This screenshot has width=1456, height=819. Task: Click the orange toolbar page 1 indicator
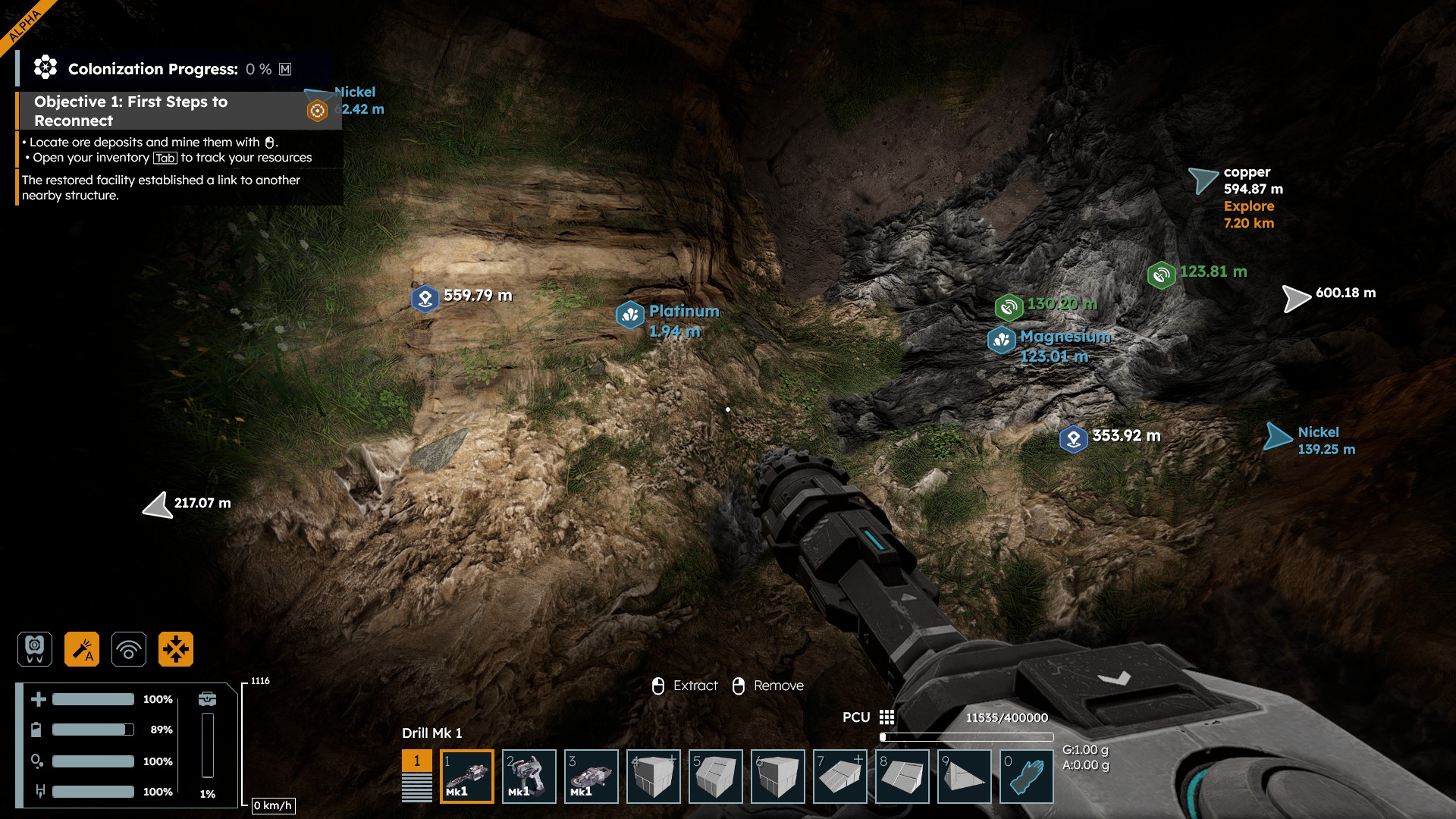416,761
